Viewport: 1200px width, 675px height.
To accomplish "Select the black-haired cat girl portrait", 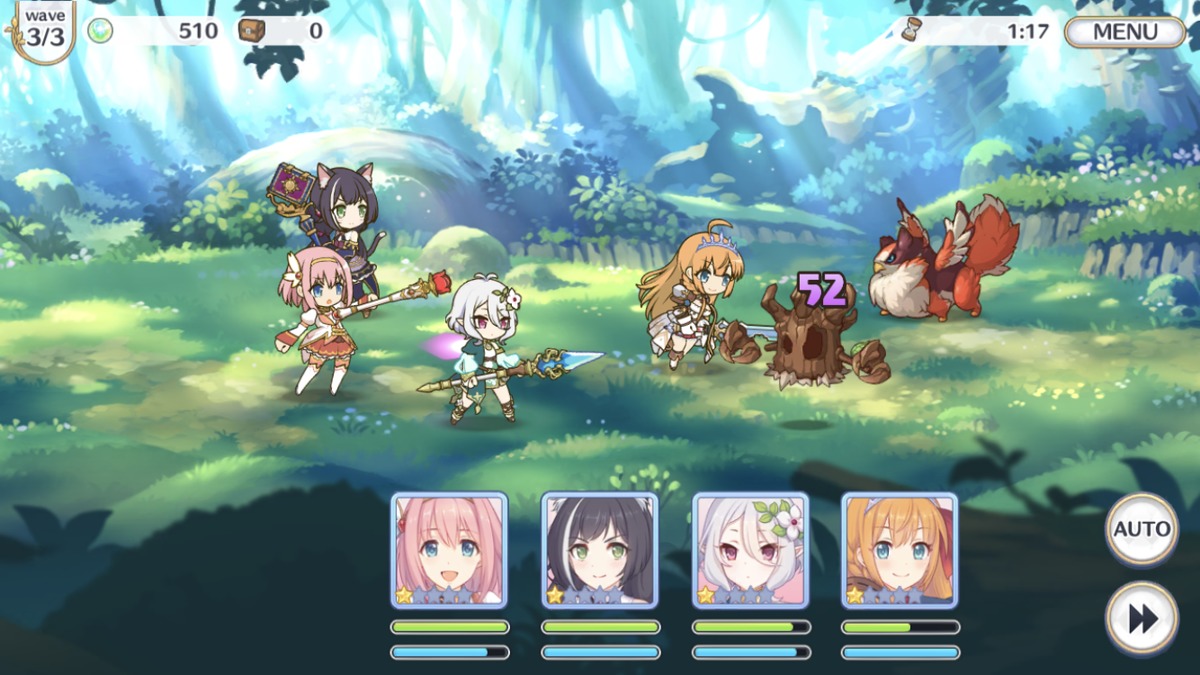I will click(600, 550).
